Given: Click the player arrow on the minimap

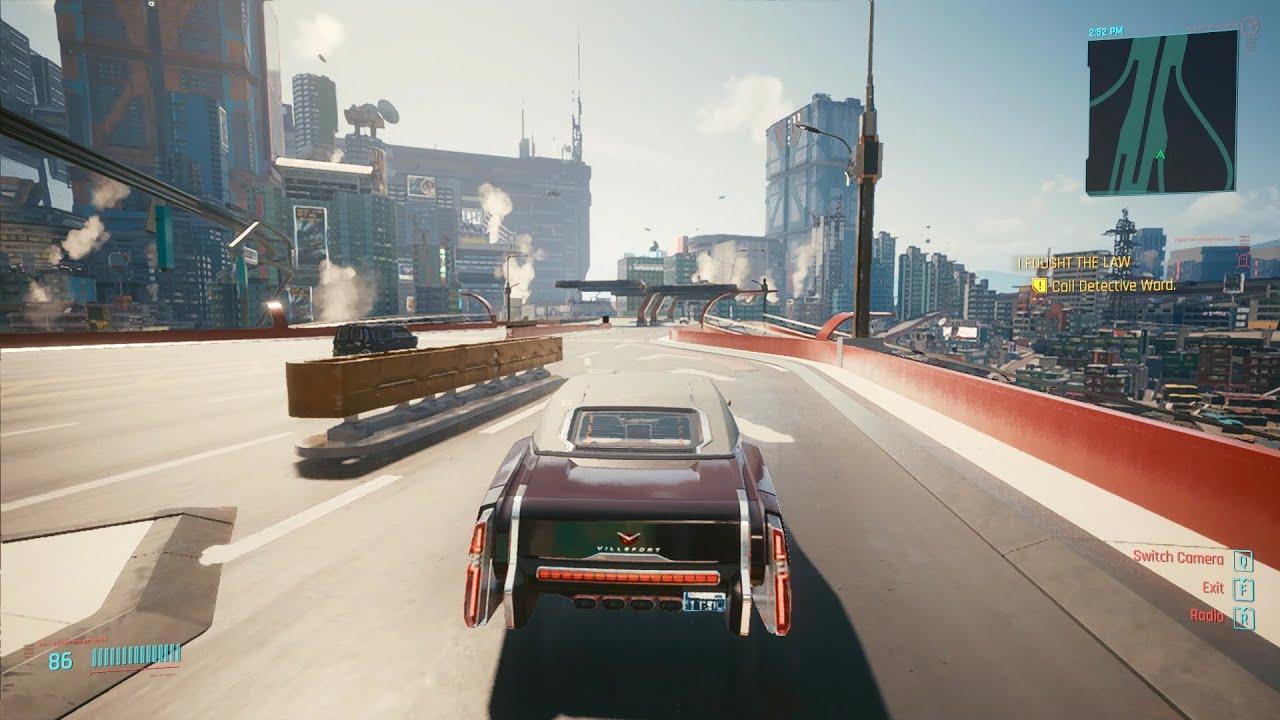Looking at the screenshot, I should tap(1160, 156).
